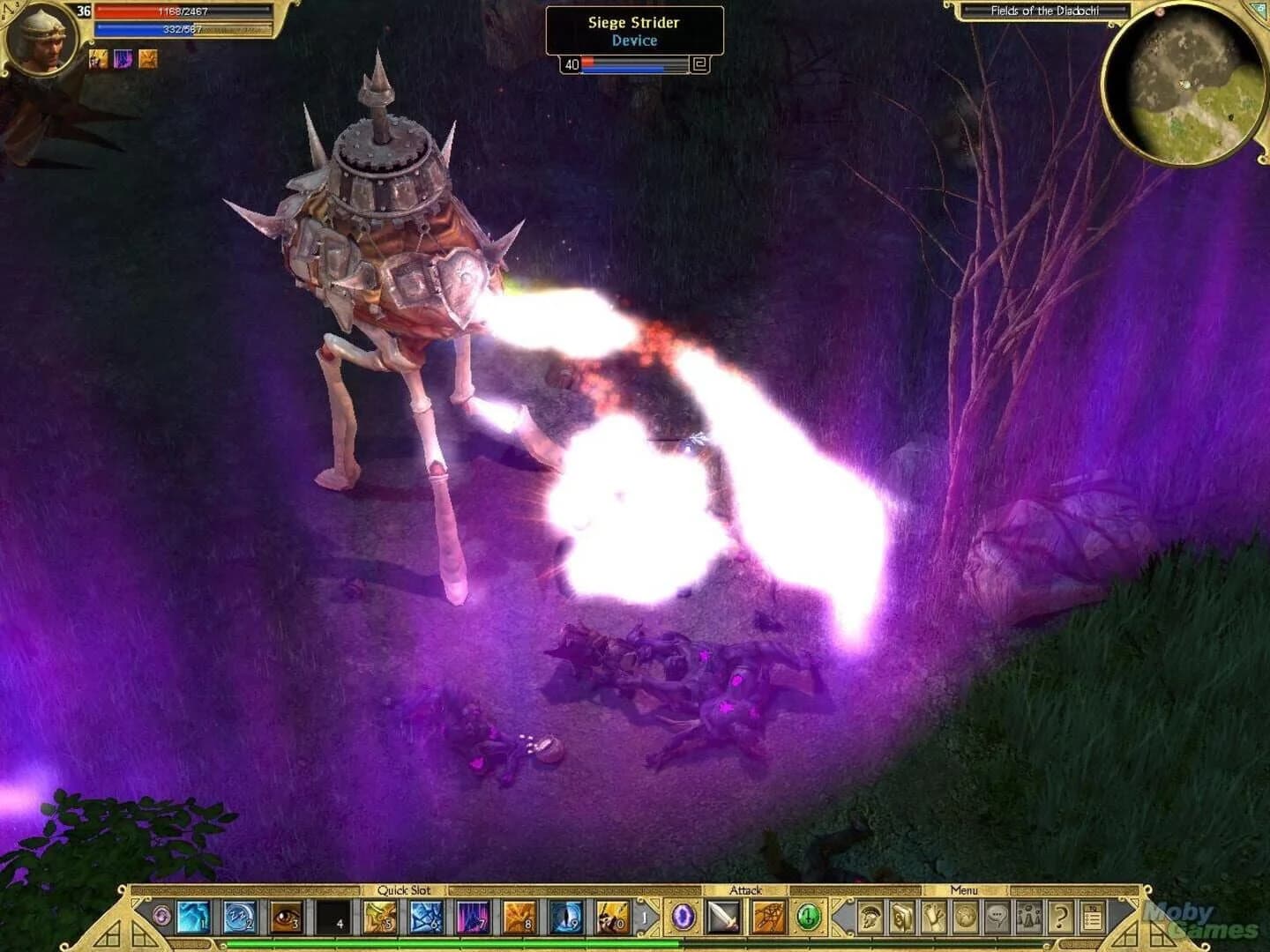Toggle the ice shard skill in slot 6
1270x952 pixels.
click(427, 917)
